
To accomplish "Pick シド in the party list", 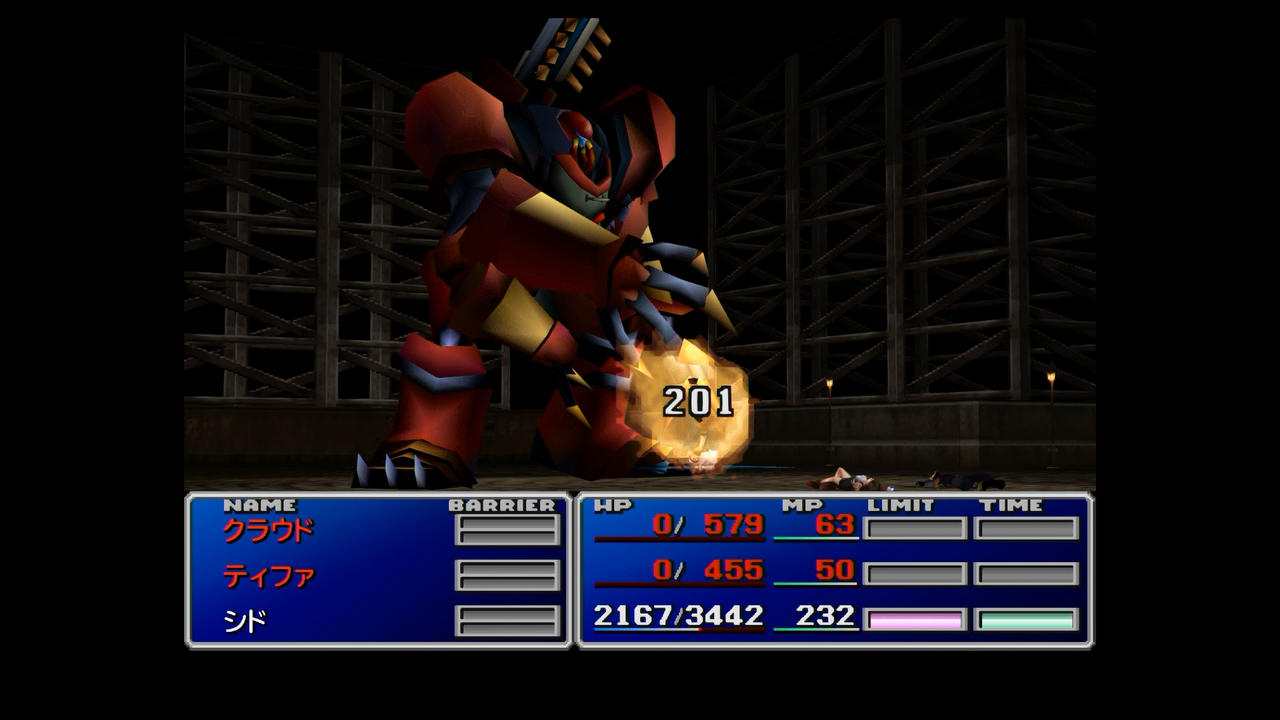I will tap(245, 622).
